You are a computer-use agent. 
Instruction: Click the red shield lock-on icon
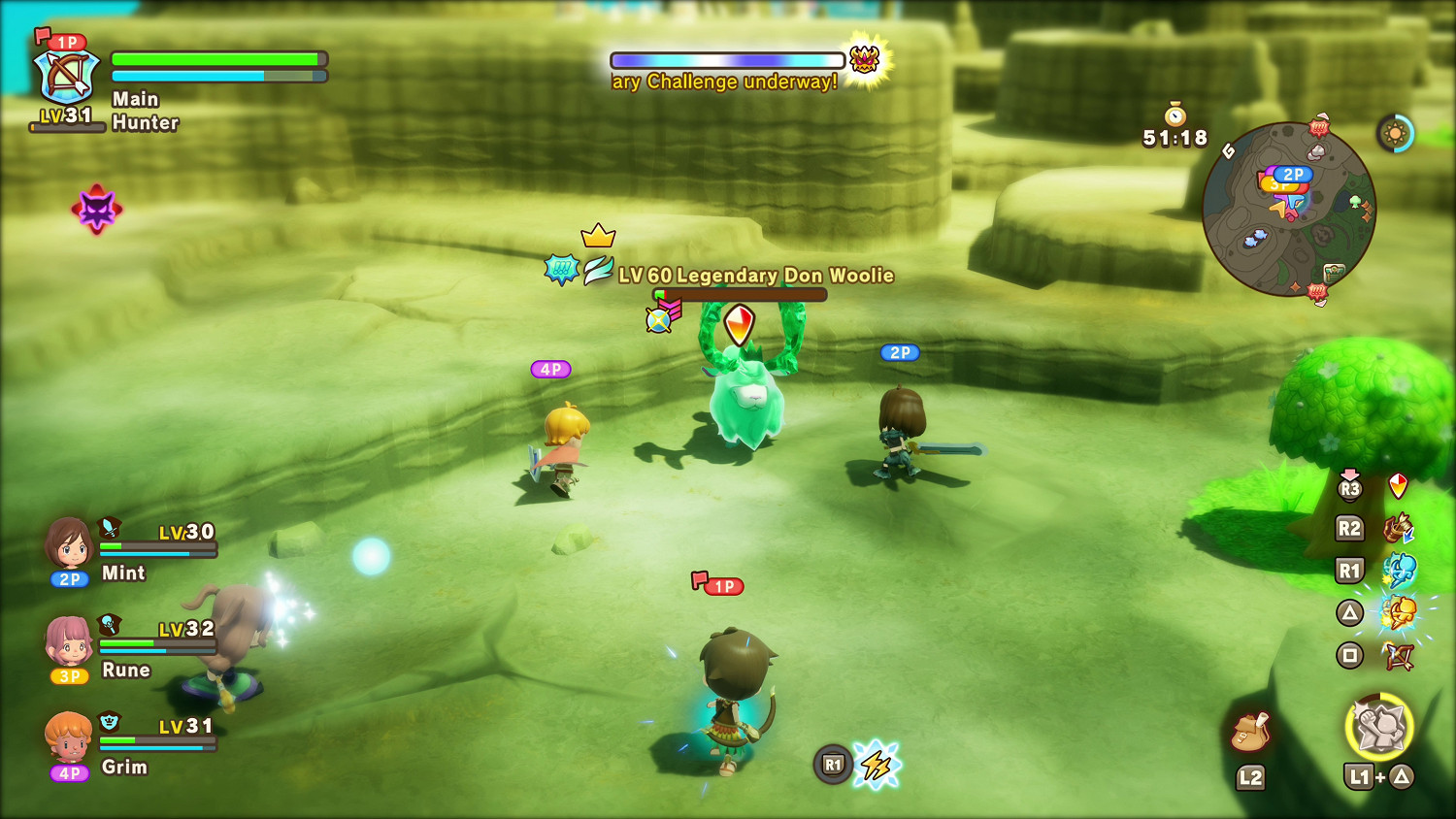(x=1398, y=485)
